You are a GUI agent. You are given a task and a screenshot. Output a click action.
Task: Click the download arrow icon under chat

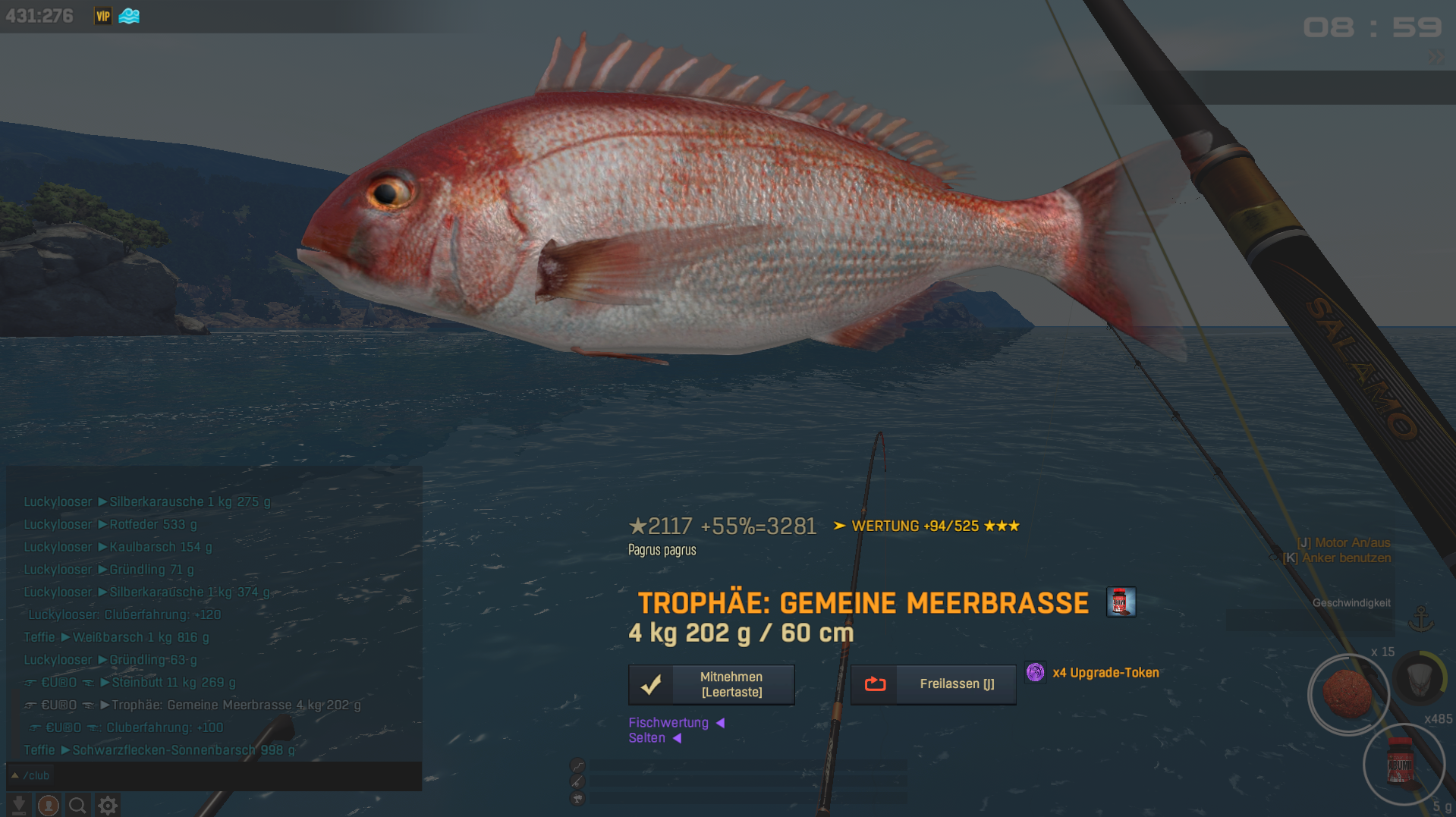coord(20,805)
